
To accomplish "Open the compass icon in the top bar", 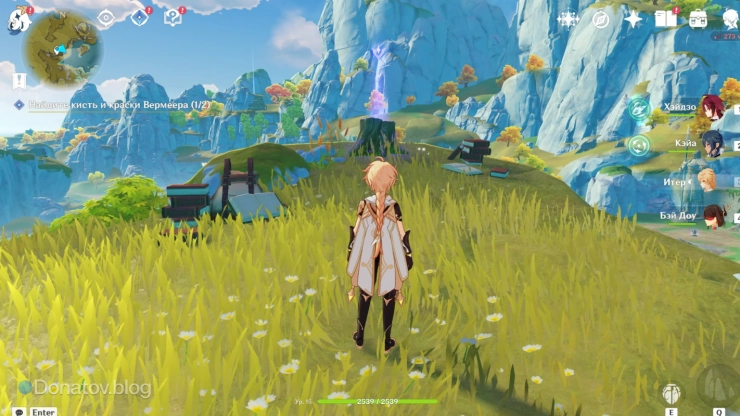I will click(x=600, y=19).
